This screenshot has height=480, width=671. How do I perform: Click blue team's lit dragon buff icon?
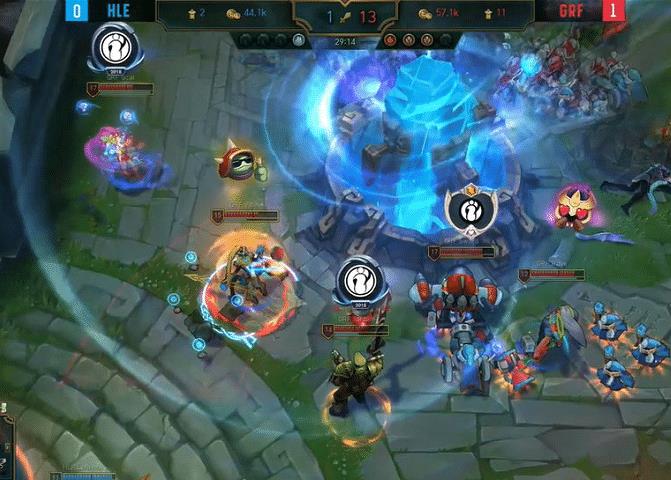pos(299,41)
